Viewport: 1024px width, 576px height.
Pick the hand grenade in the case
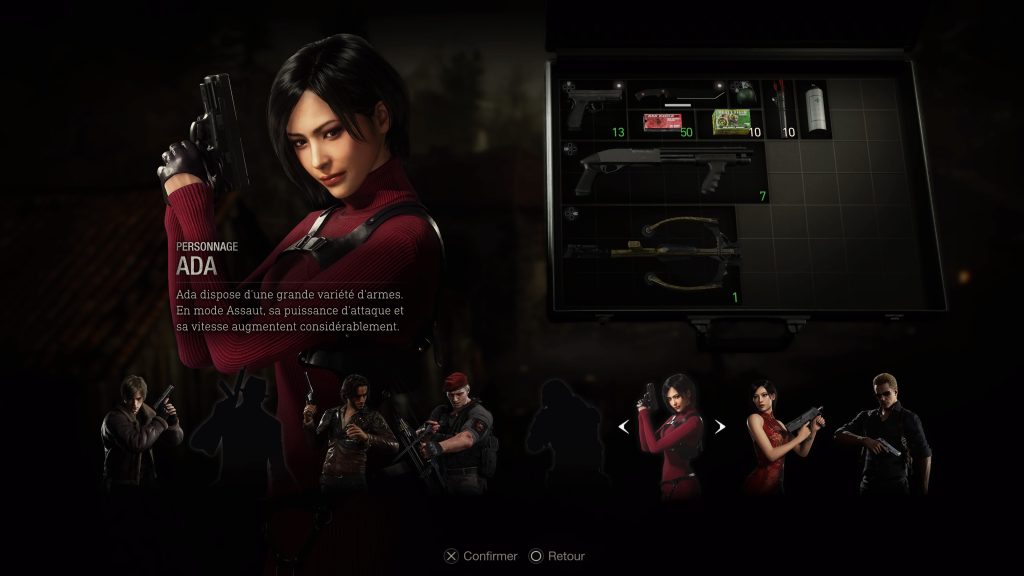tap(744, 95)
